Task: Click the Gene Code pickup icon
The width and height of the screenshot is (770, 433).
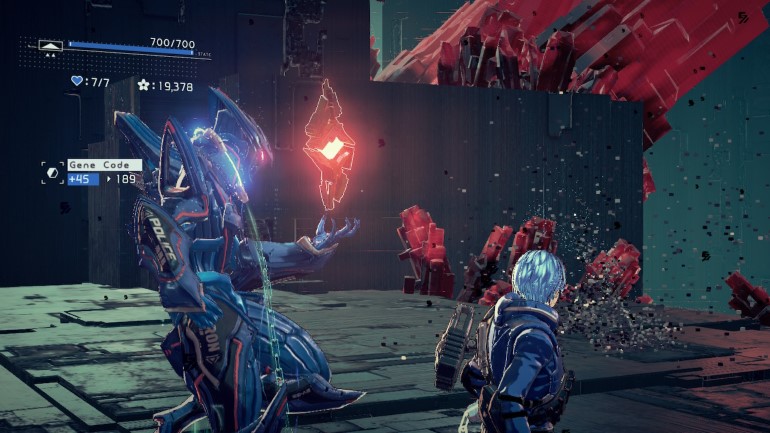Action: pos(53,172)
